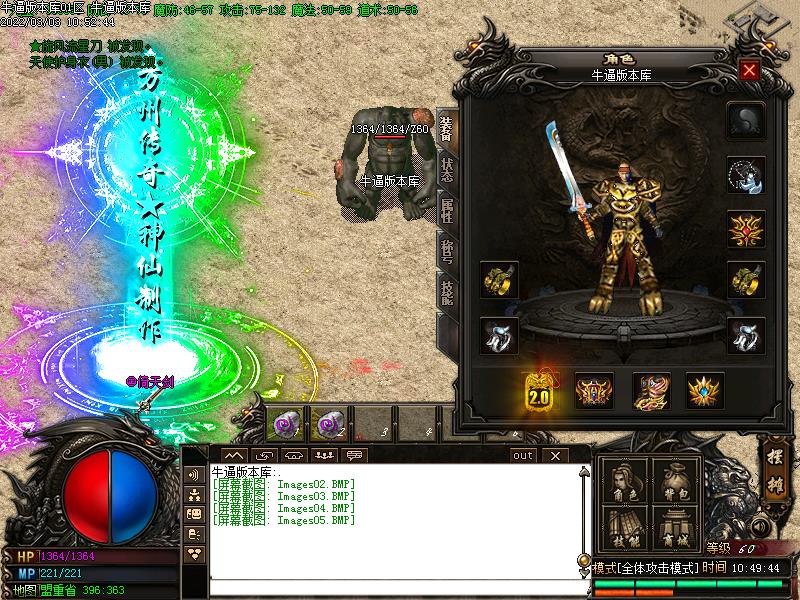The image size is (800, 600).
Task: Toggle the sound speaker icon
Action: (x=761, y=527)
